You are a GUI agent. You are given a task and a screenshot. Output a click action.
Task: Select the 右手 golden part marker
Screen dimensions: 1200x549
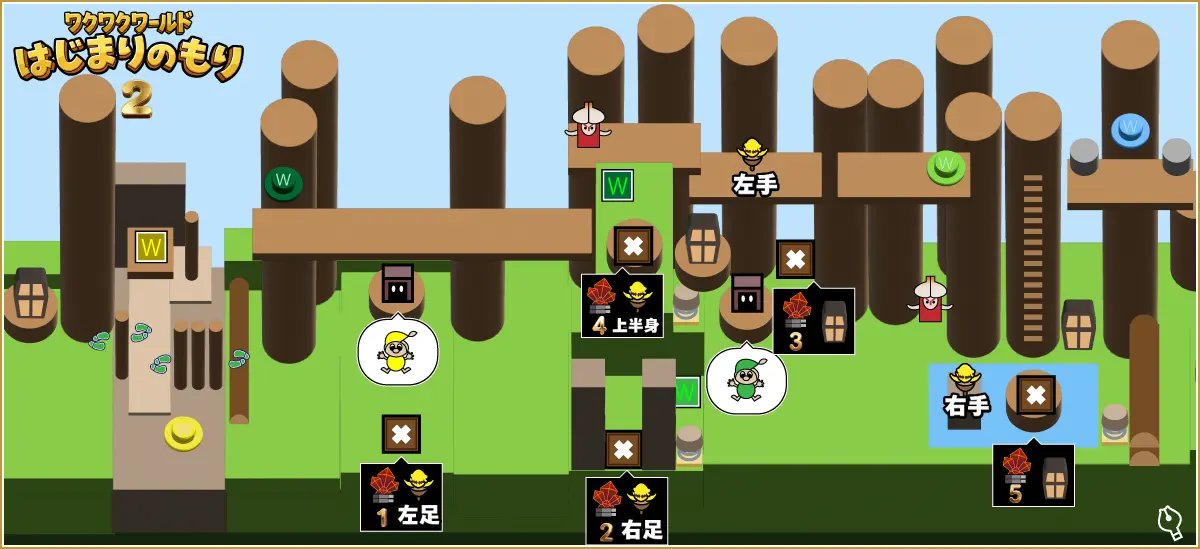pos(966,392)
